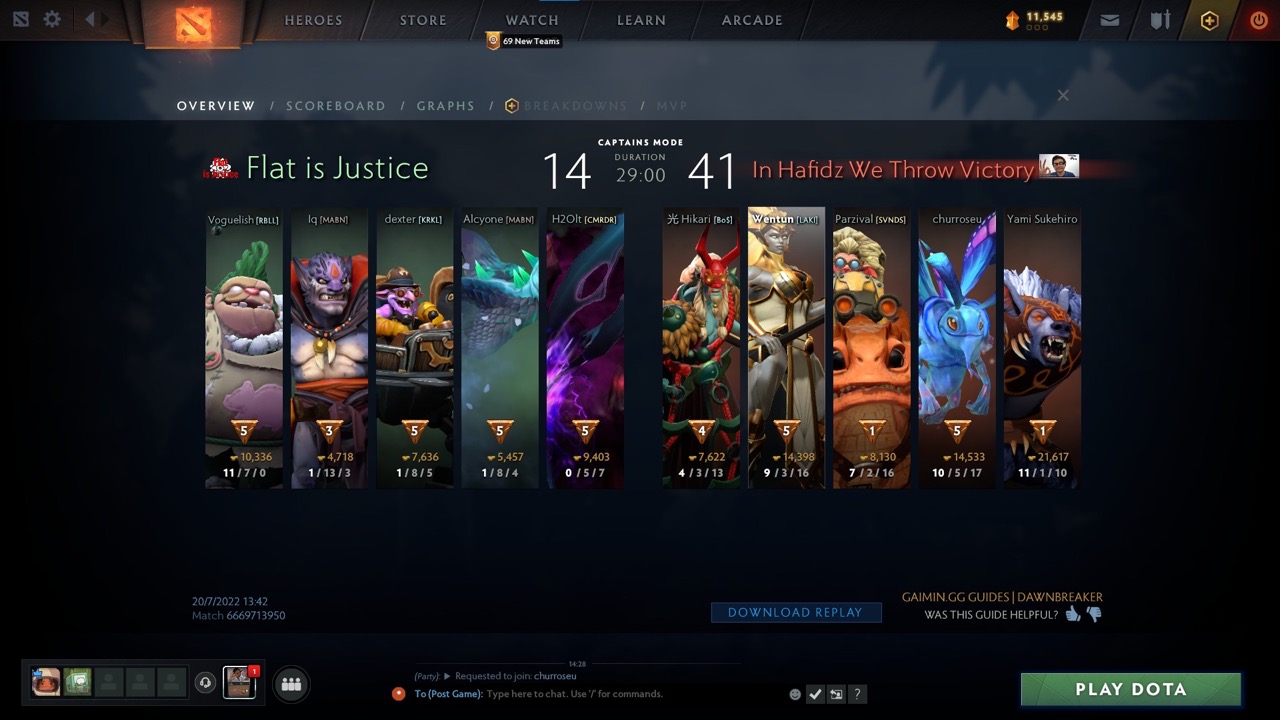Open the party members button

tap(291, 684)
